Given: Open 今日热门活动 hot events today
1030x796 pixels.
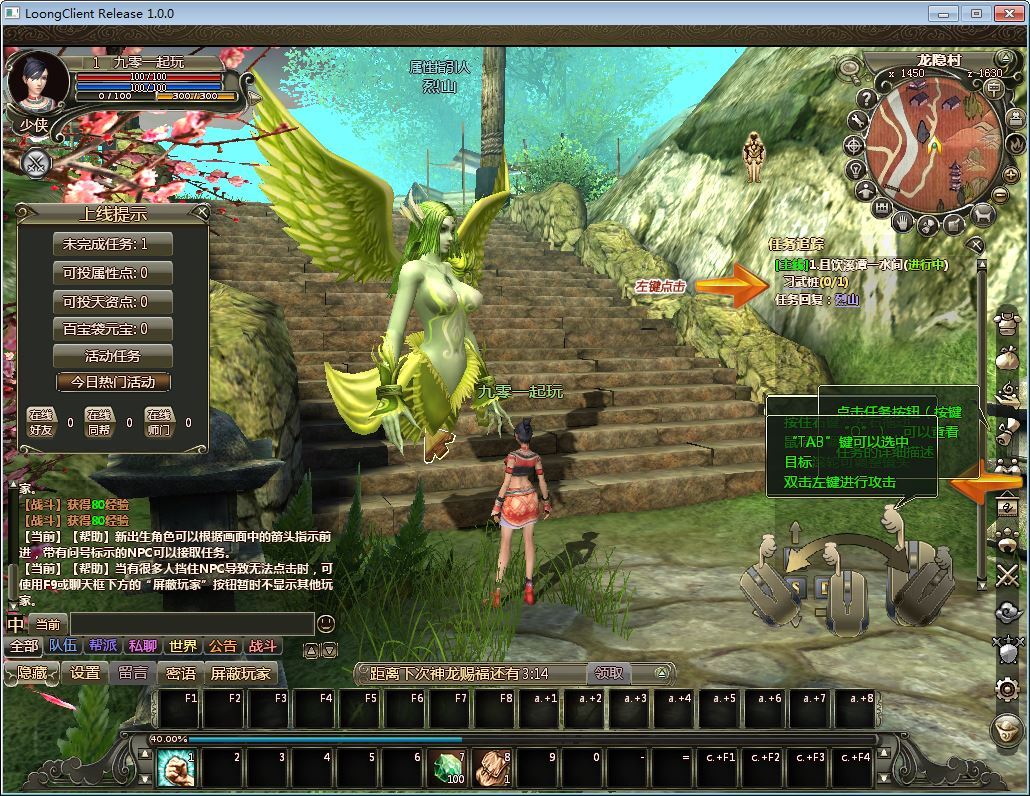Looking at the screenshot, I should pyautogui.click(x=113, y=382).
